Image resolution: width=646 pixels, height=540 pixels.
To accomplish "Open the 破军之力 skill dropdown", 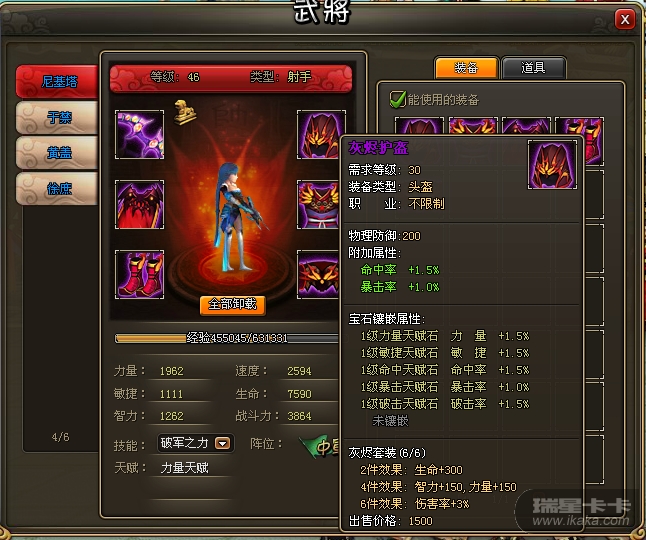I will pyautogui.click(x=223, y=444).
